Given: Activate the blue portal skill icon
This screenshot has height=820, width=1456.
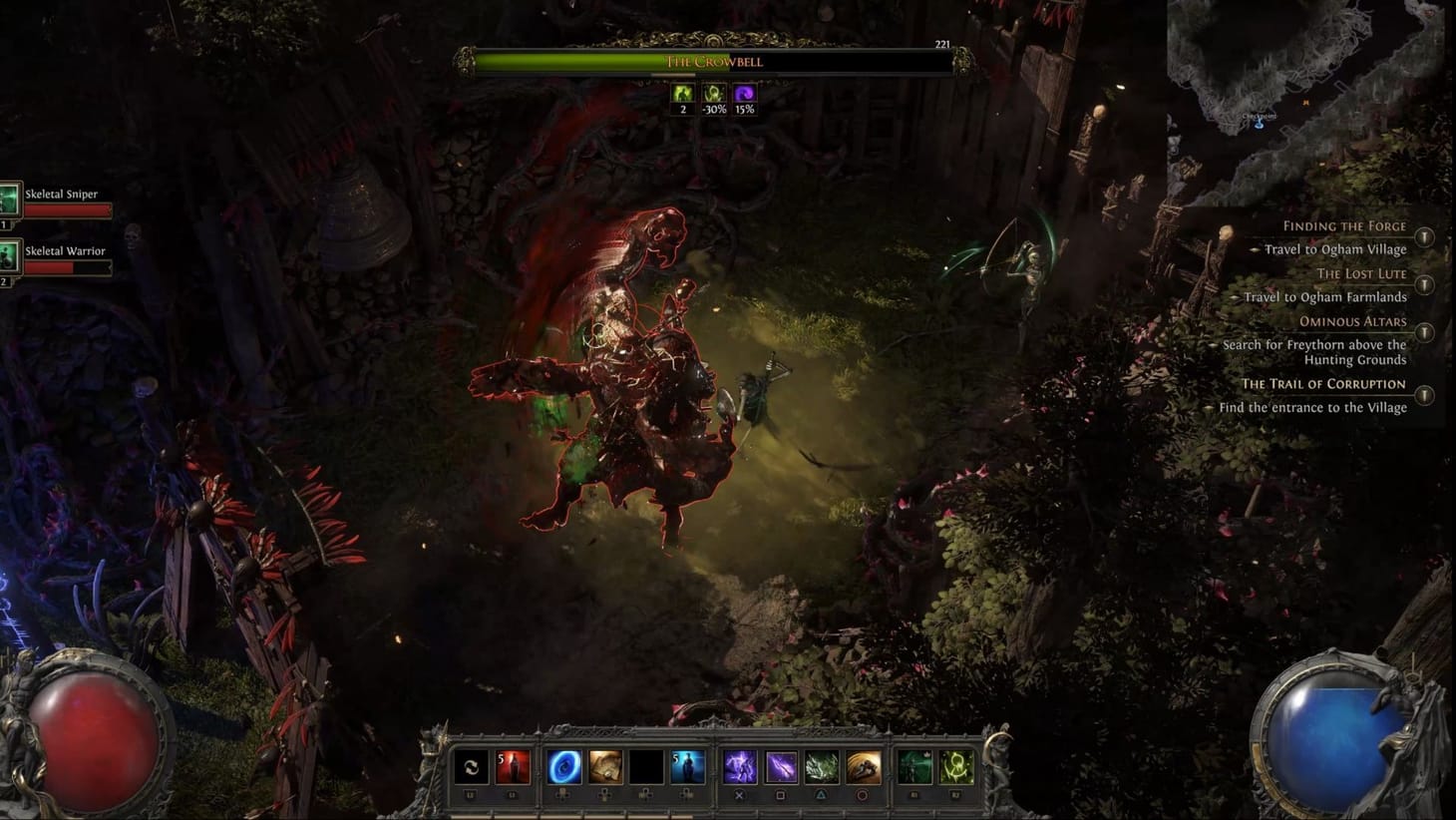Looking at the screenshot, I should tap(563, 768).
